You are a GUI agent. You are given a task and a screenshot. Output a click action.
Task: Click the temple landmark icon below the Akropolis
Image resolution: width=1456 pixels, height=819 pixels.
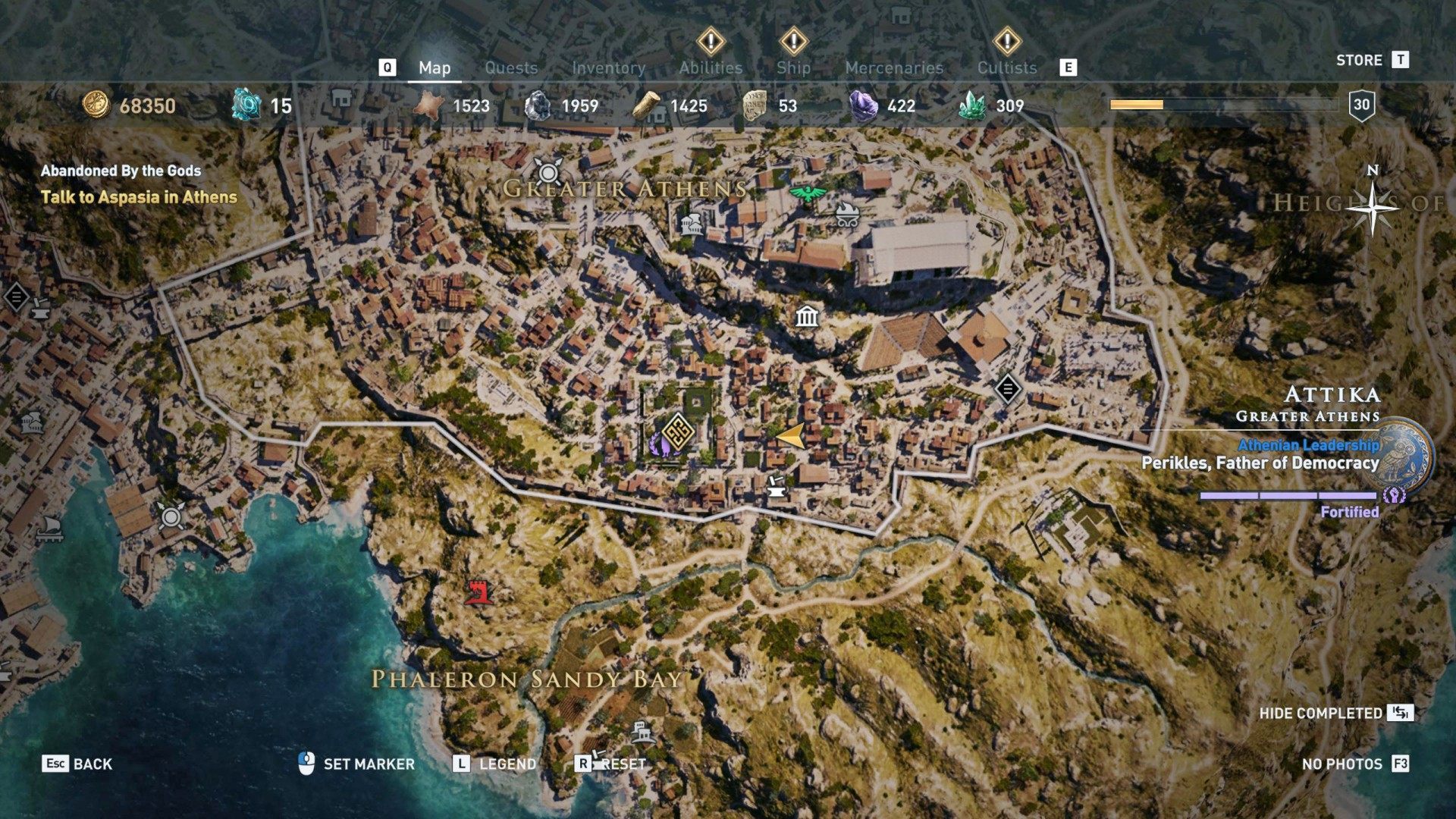tap(807, 318)
